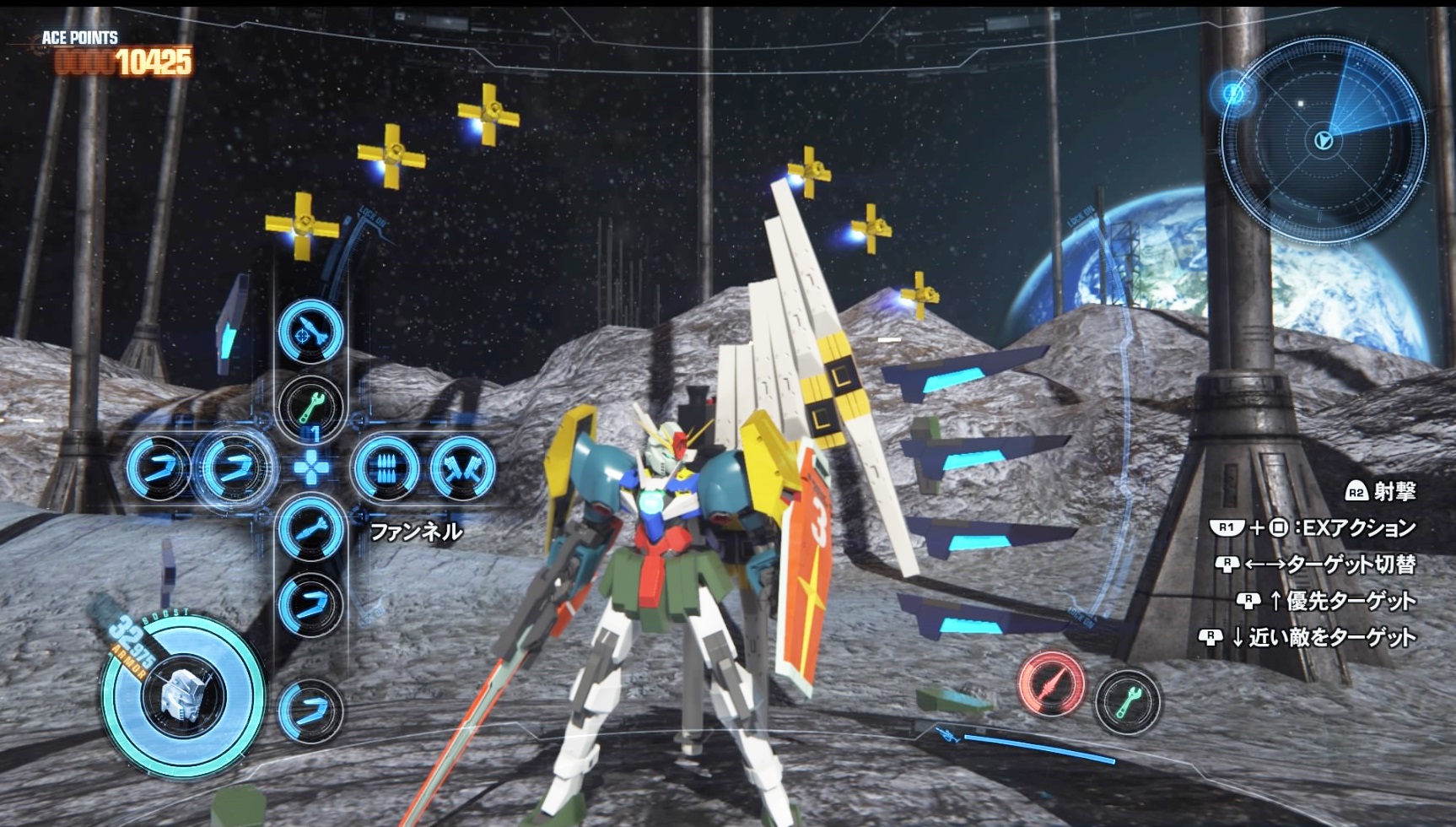This screenshot has height=827, width=1456.
Task: Select the plain missile icon beside ファンネル label
Action: coord(310,529)
